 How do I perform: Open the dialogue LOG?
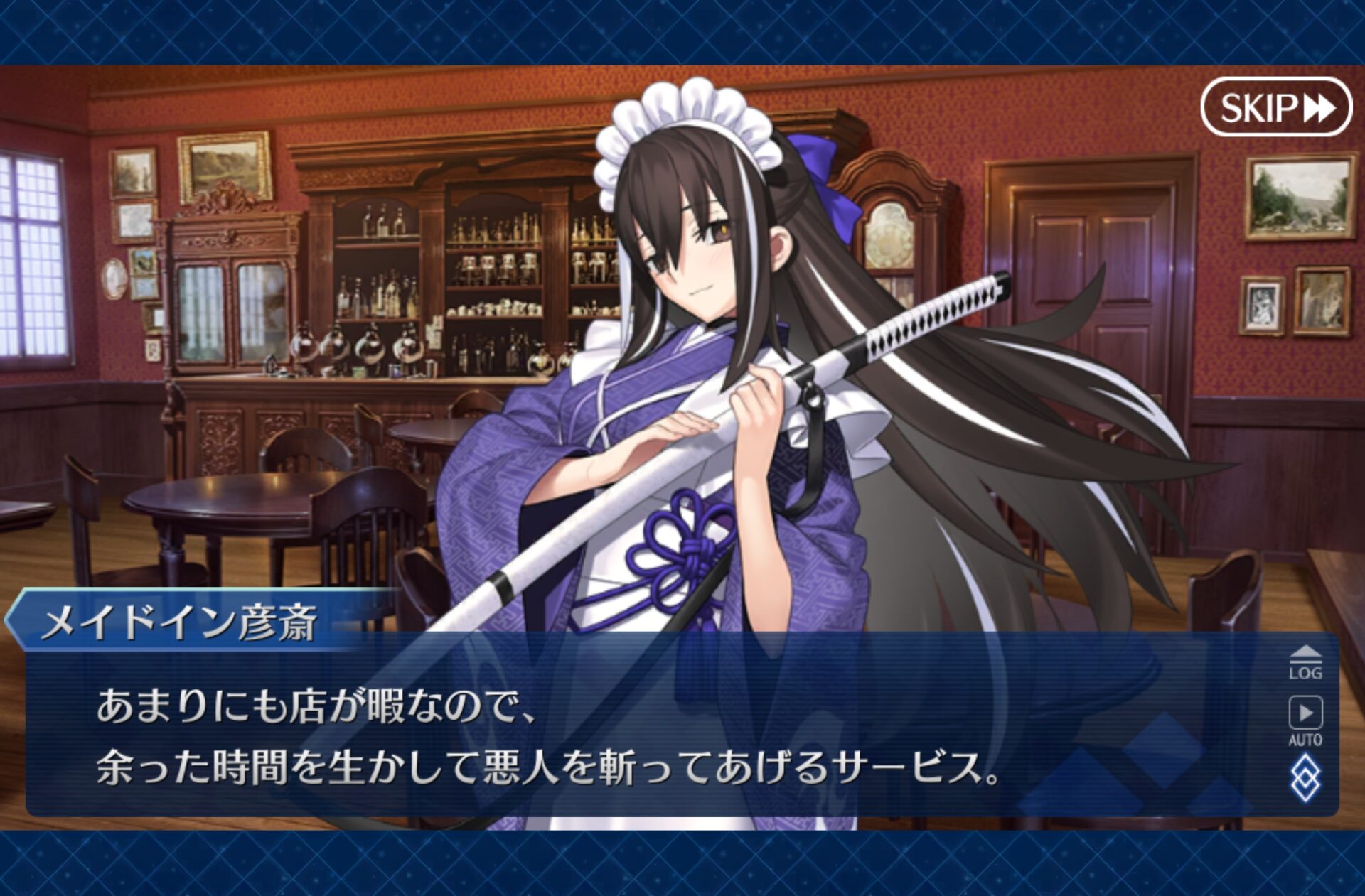[x=1305, y=664]
